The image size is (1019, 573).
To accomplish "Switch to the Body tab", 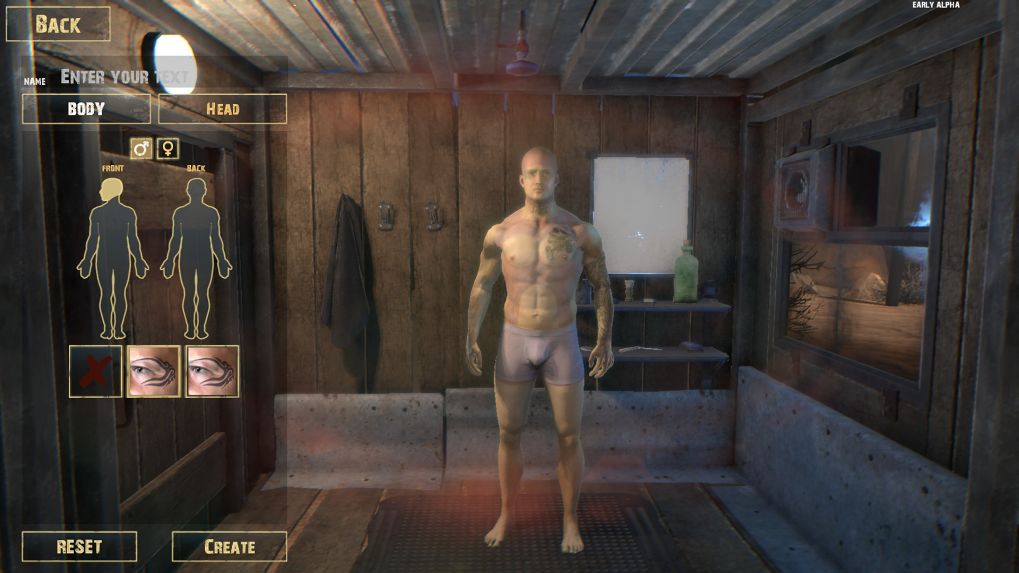I will tap(86, 109).
